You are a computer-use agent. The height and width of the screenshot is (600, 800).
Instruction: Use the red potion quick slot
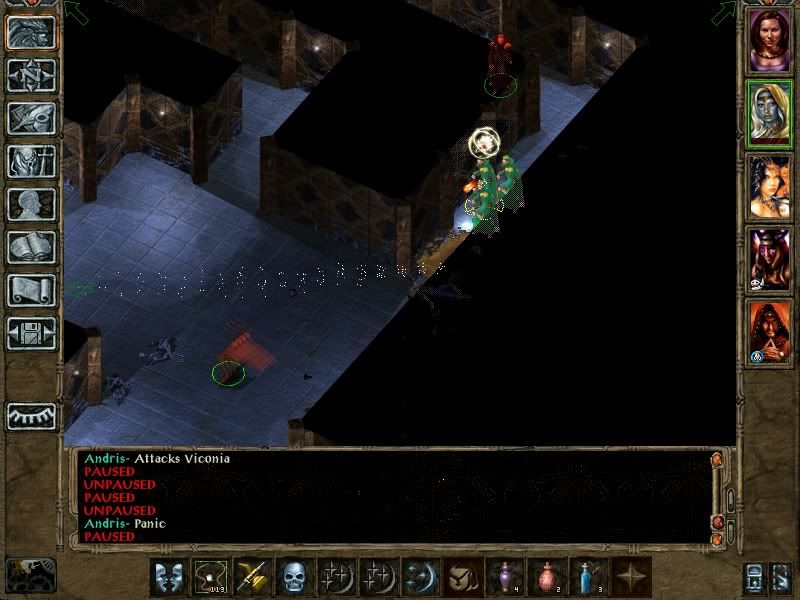tap(545, 578)
